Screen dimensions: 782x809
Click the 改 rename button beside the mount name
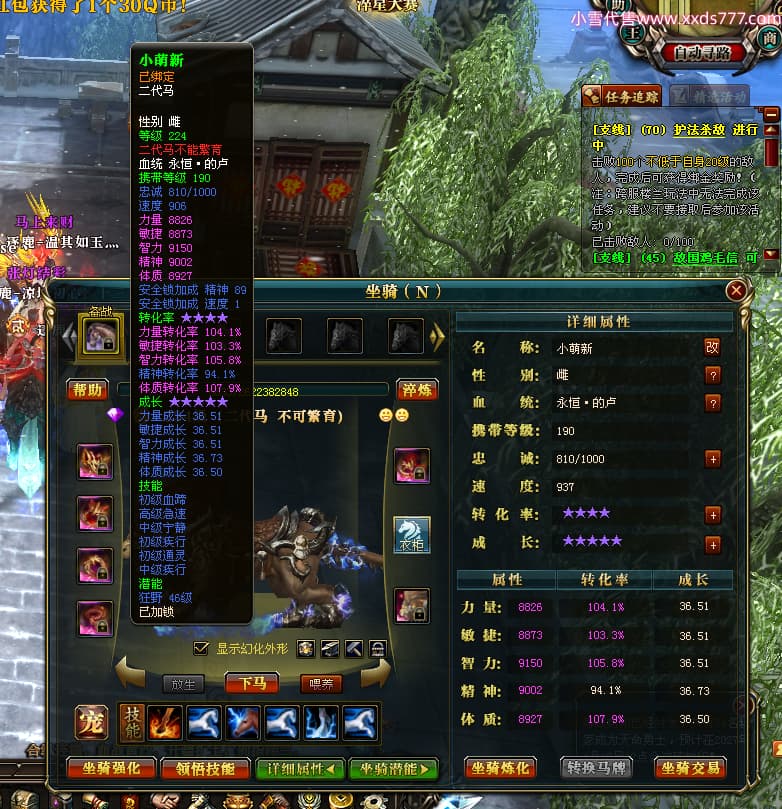(712, 347)
